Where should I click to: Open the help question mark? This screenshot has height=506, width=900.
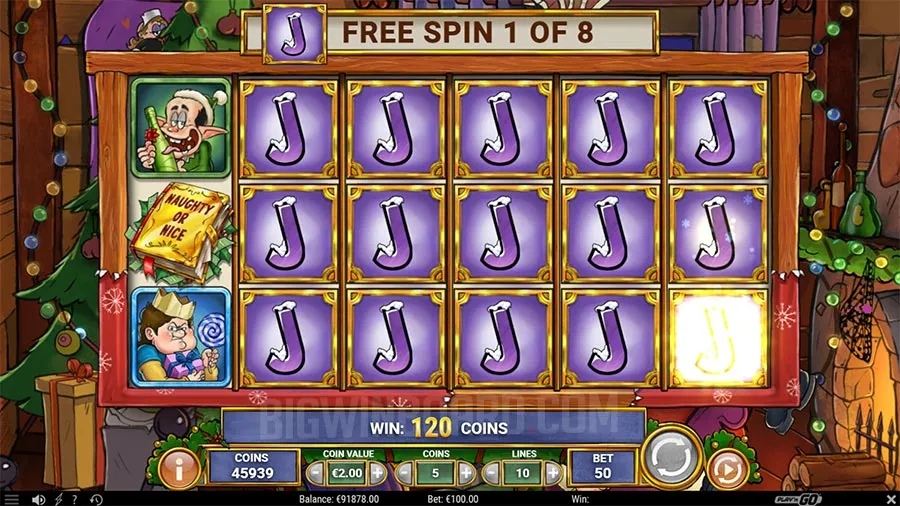74,499
